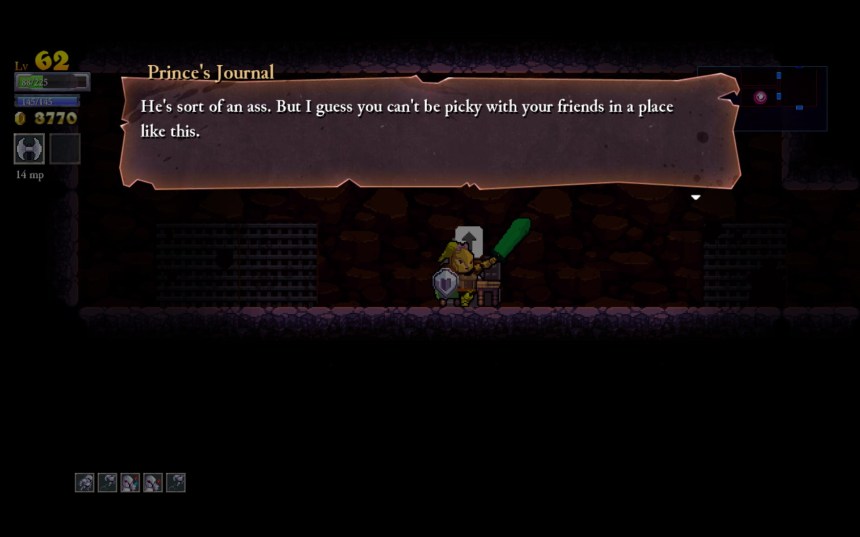Advance the Prince's Journal dialogue arrow
This screenshot has height=537, width=860.
pos(695,197)
